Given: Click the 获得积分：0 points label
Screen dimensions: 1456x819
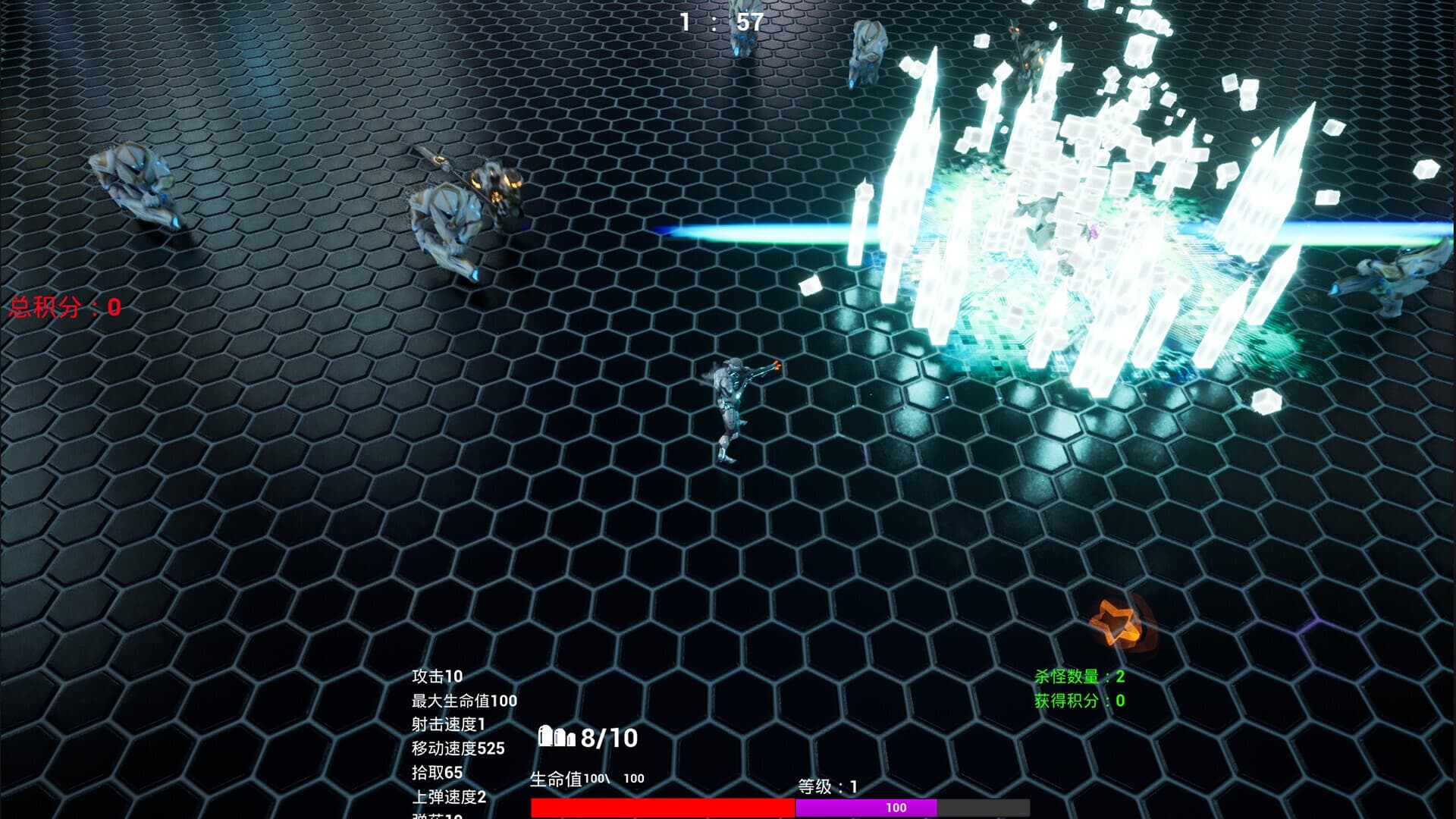Looking at the screenshot, I should click(x=1075, y=701).
